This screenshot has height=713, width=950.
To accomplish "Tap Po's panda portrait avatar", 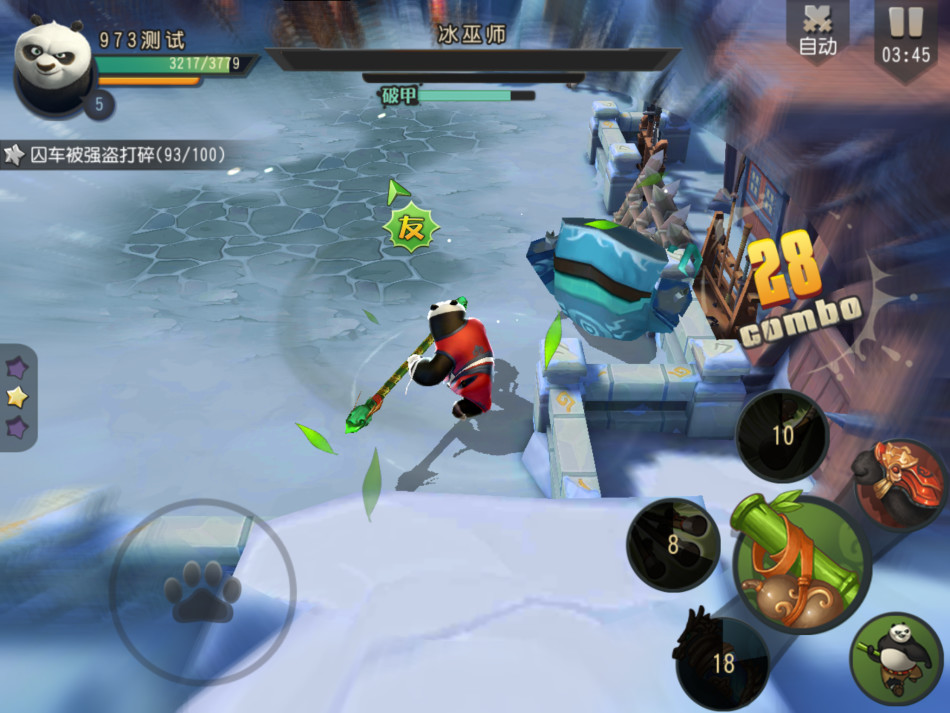I will [x=53, y=62].
